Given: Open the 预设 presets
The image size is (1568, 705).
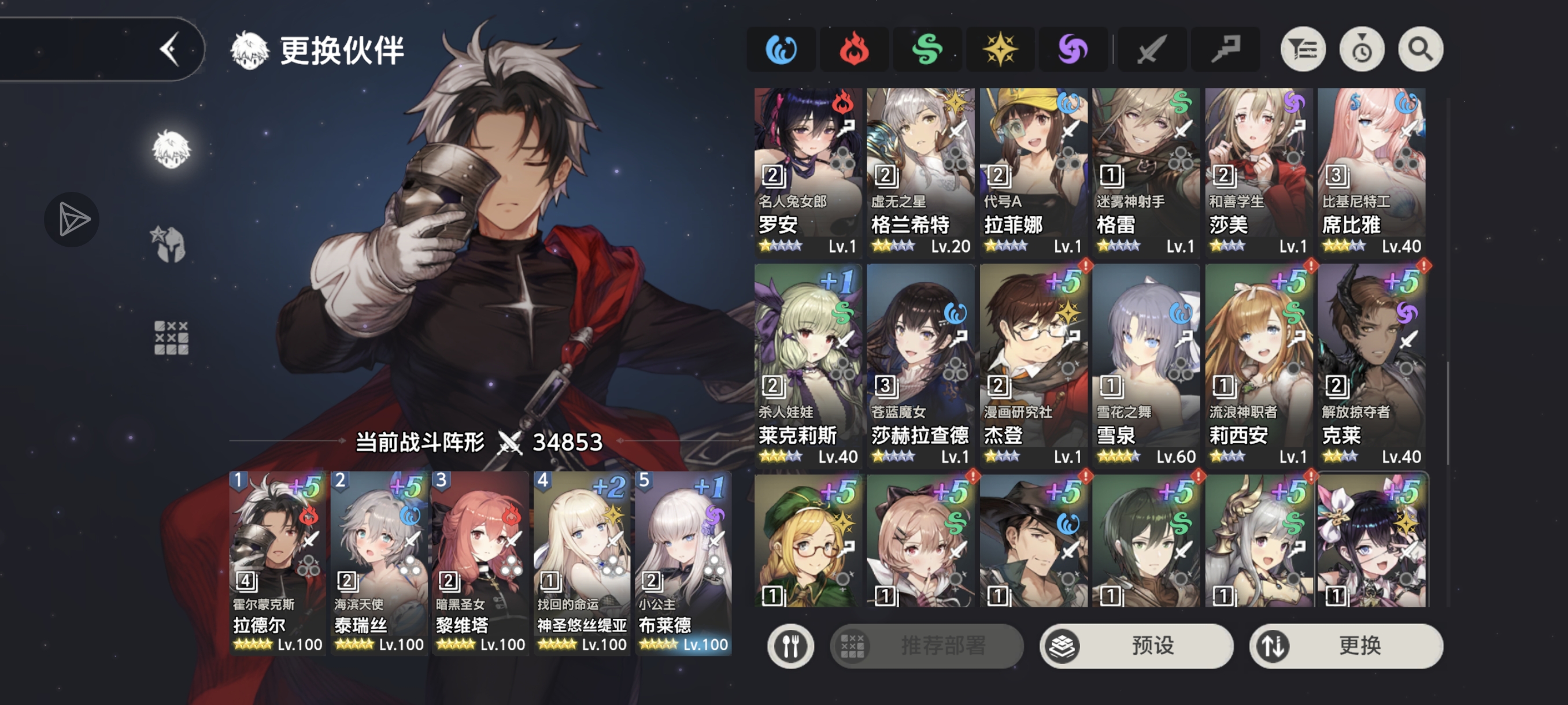Looking at the screenshot, I should coord(1136,645).
